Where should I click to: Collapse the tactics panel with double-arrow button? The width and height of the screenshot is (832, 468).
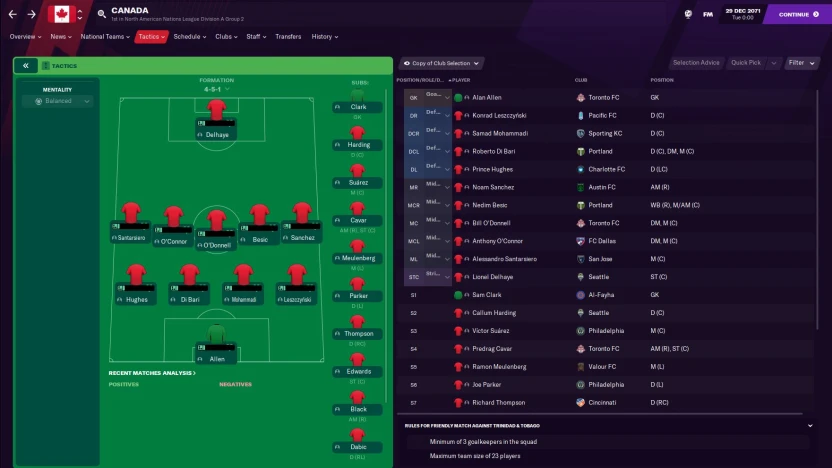tap(25, 66)
